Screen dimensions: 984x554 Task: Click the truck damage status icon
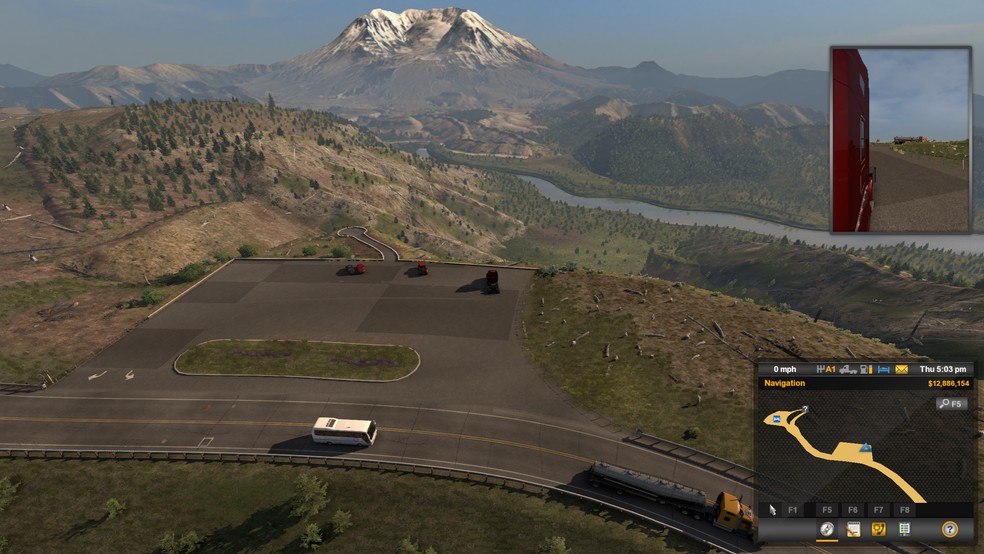click(848, 369)
